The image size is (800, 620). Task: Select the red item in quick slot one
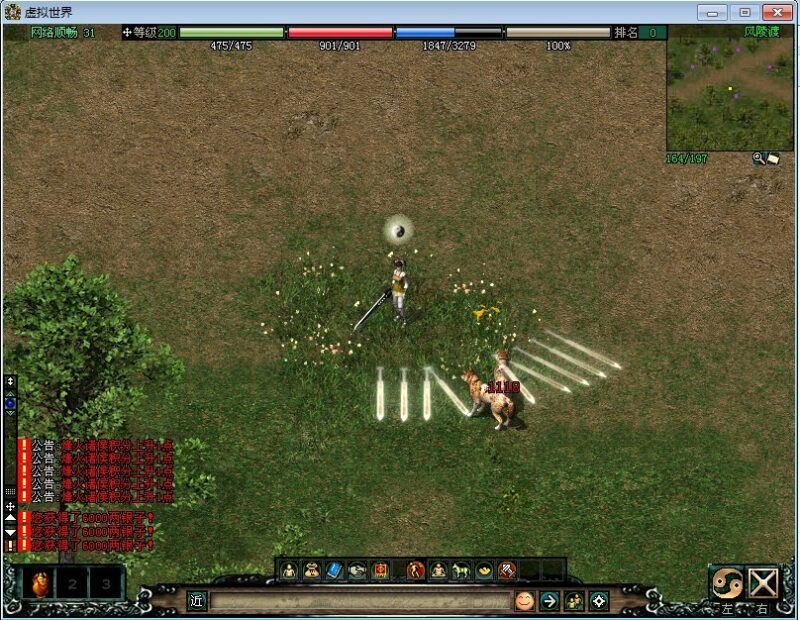pyautogui.click(x=41, y=583)
